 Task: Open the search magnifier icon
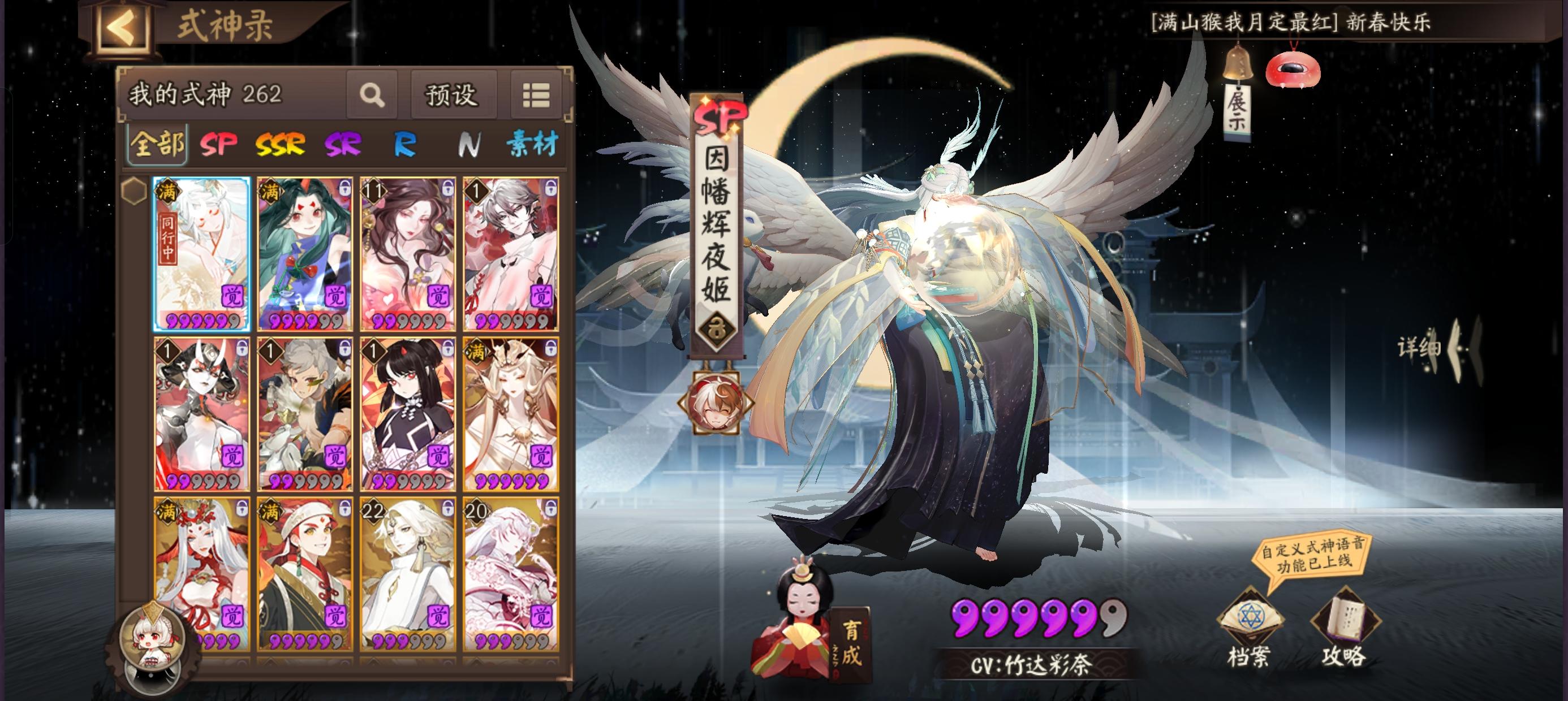tap(373, 95)
